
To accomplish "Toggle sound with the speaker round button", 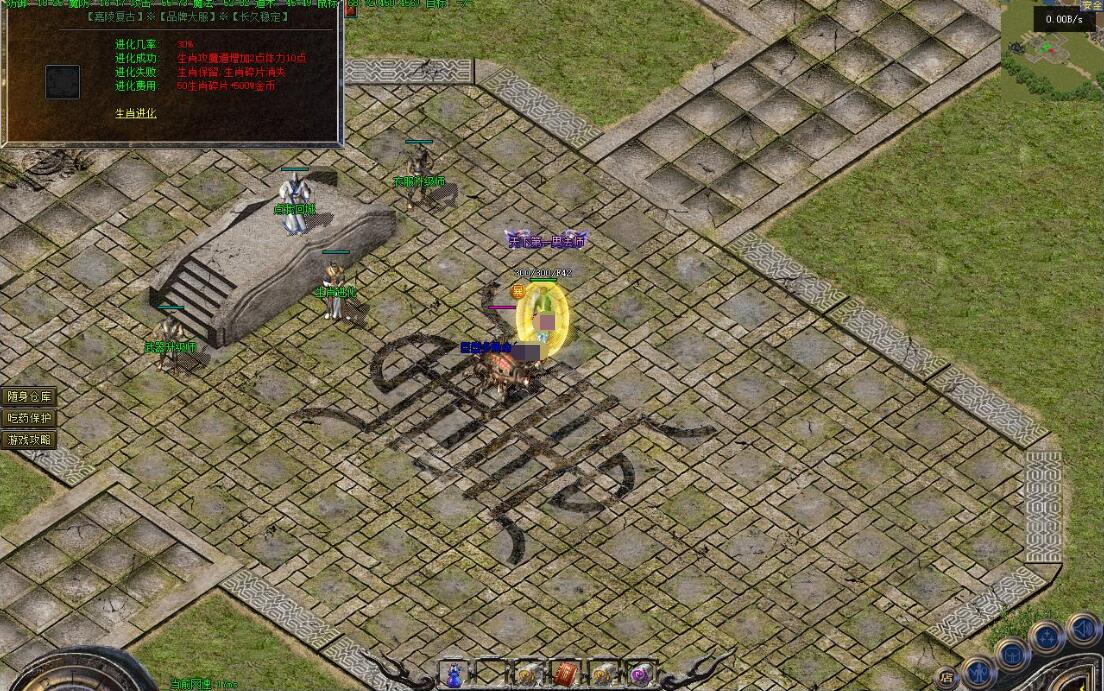I will 1082,629.
